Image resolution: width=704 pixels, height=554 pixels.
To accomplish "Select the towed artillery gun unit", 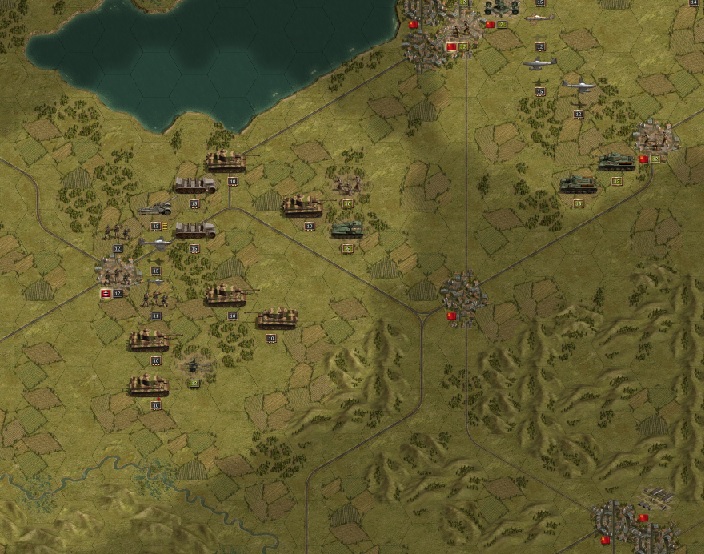I will (x=156, y=210).
